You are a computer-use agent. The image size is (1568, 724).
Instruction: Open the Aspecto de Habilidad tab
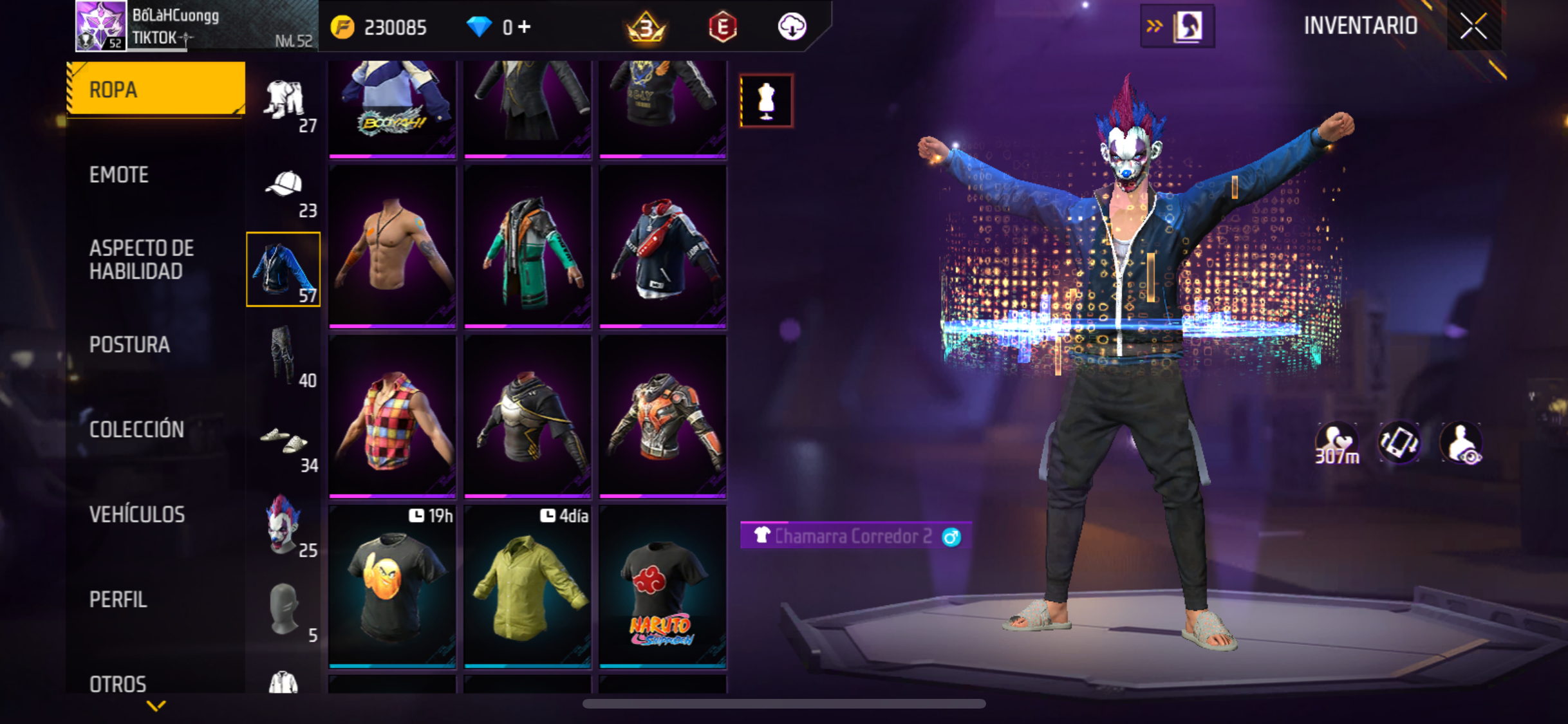point(142,259)
